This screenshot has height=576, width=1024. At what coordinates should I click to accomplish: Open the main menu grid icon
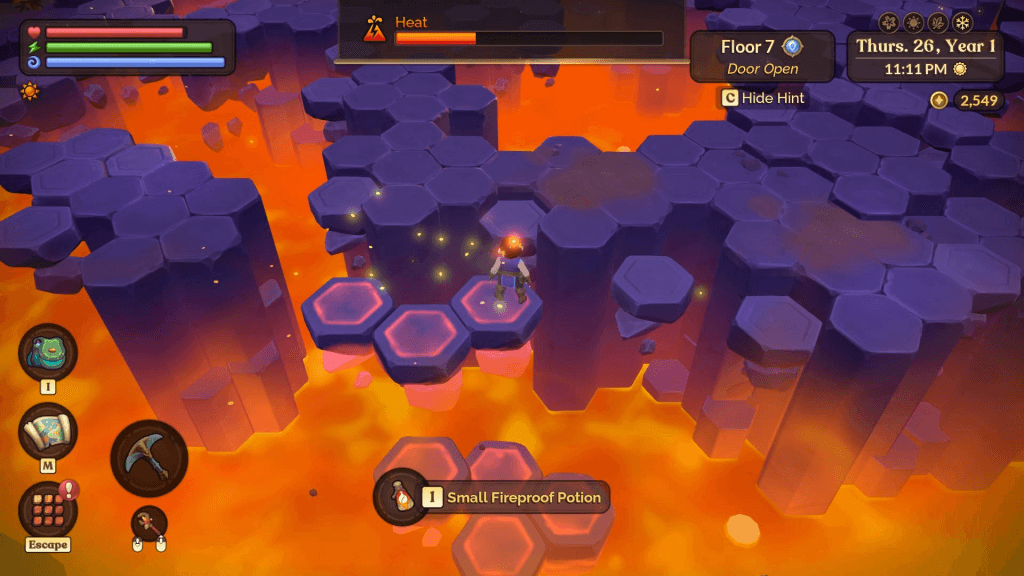[48, 509]
